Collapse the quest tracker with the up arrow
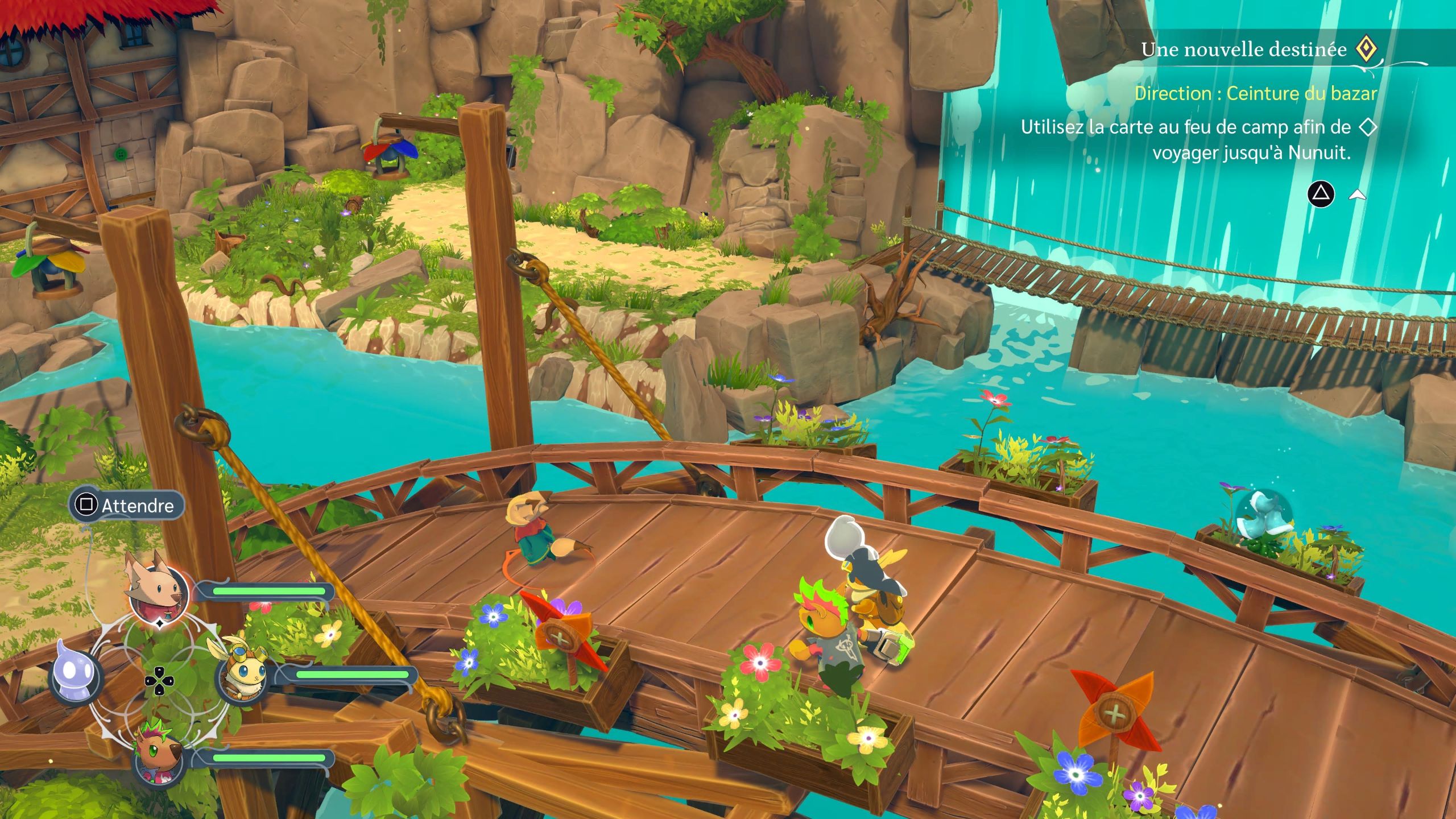This screenshot has width=1456, height=819. click(1357, 195)
